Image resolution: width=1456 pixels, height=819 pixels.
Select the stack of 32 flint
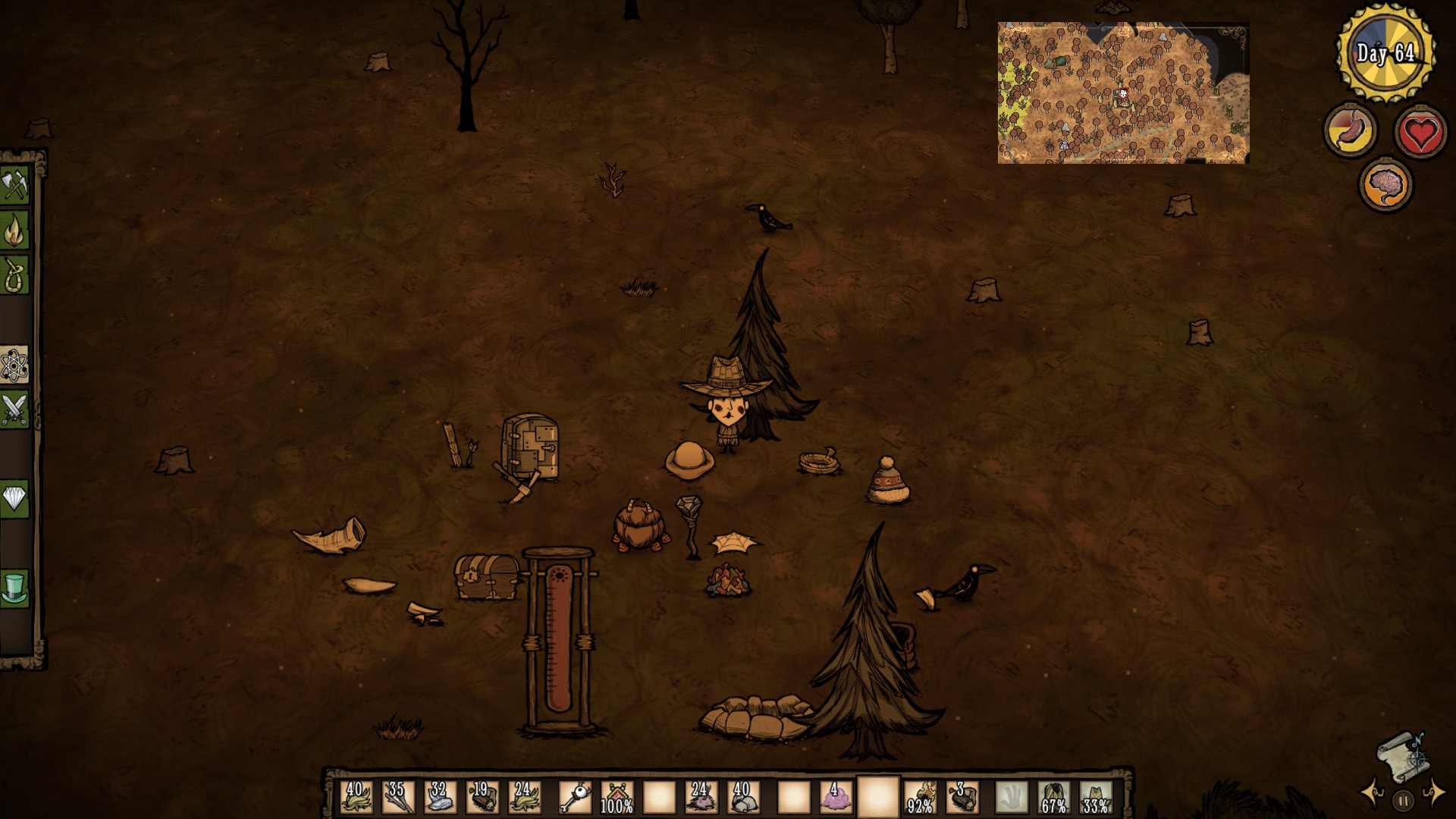[x=440, y=798]
